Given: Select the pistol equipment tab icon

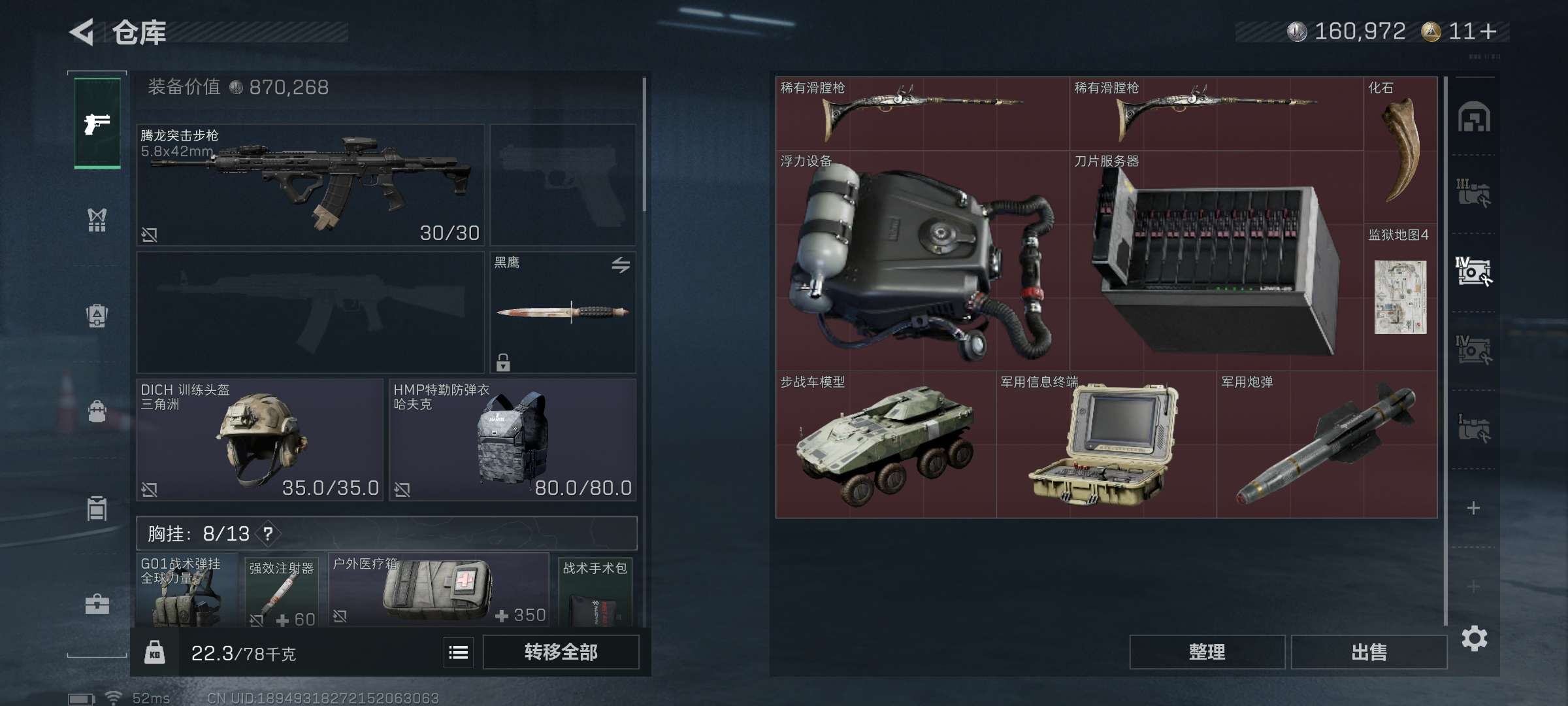Looking at the screenshot, I should tap(97, 121).
